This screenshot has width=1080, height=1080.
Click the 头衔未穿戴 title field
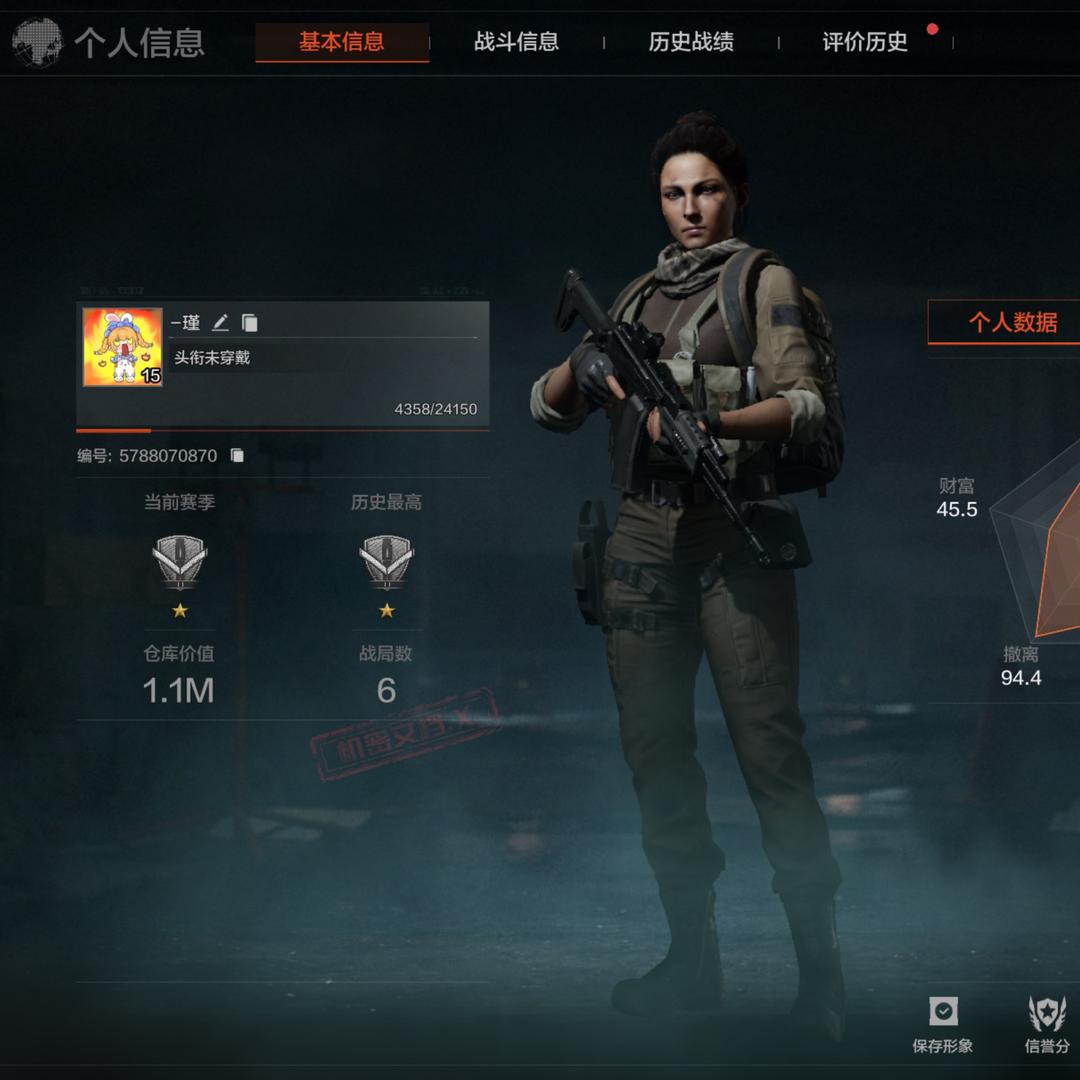212,357
